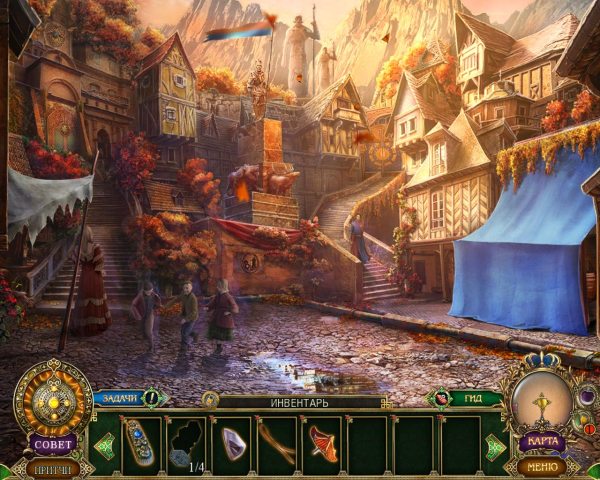Choose the red spinning top inventory item

click(322, 441)
